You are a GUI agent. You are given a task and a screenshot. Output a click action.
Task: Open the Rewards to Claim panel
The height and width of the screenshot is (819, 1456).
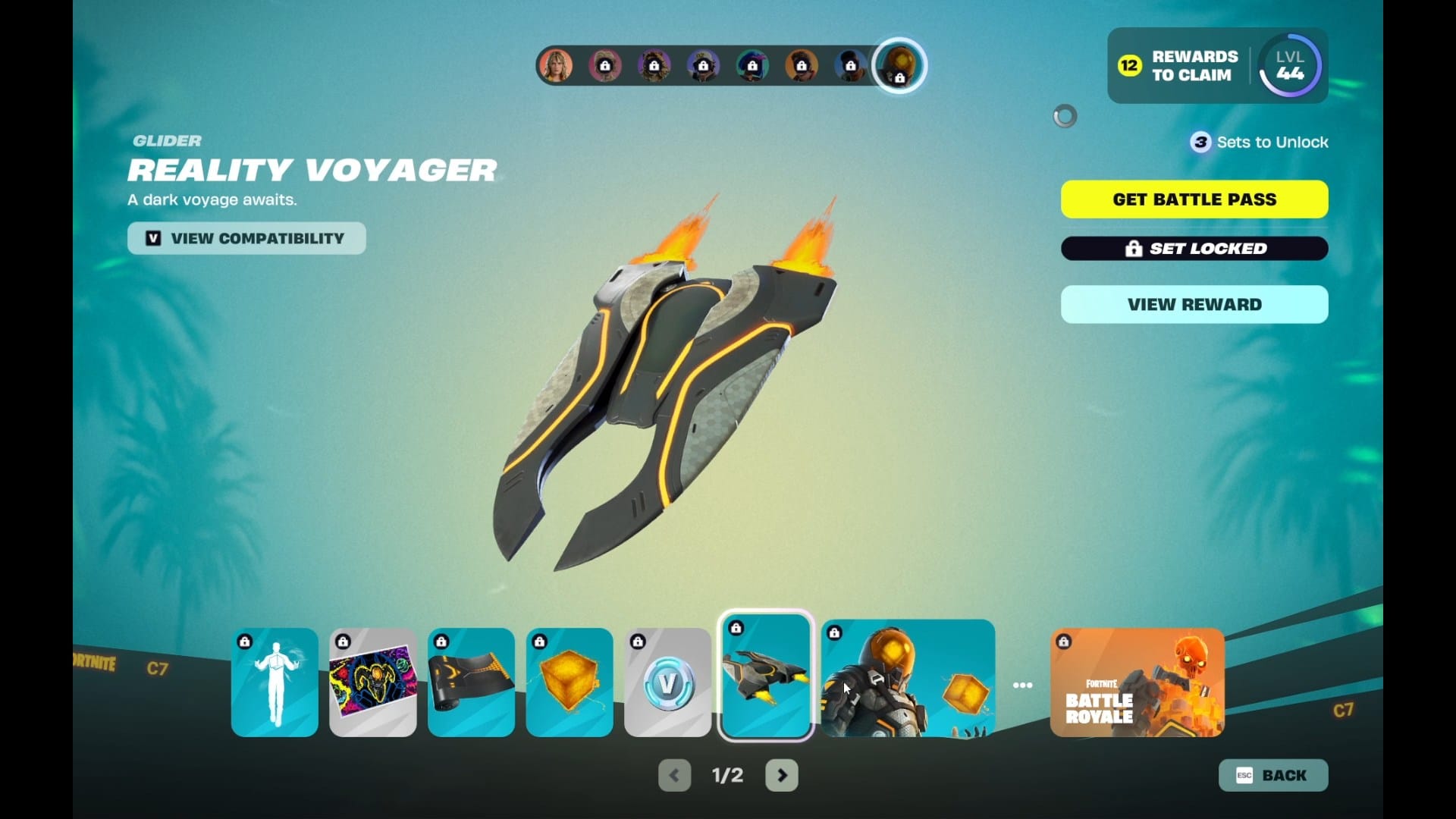click(1179, 66)
